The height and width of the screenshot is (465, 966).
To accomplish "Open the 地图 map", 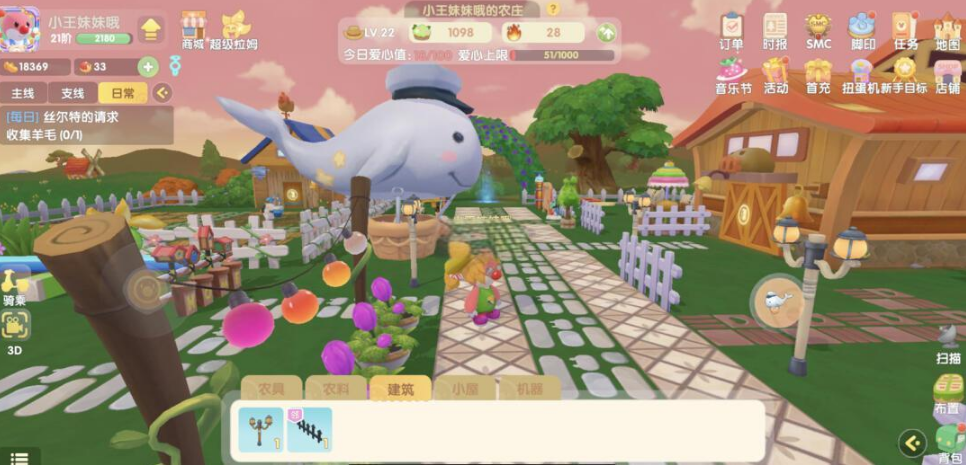I will point(947,31).
